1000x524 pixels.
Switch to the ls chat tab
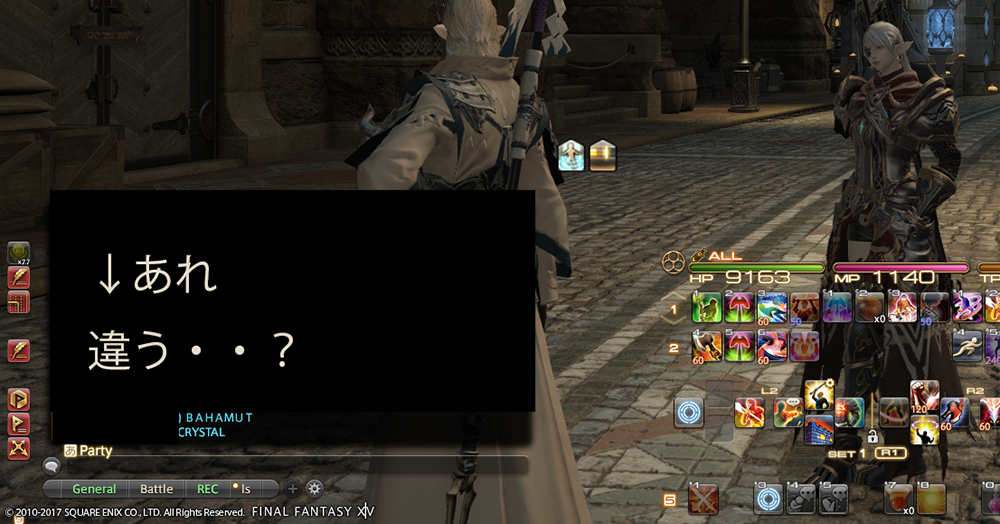click(x=245, y=489)
